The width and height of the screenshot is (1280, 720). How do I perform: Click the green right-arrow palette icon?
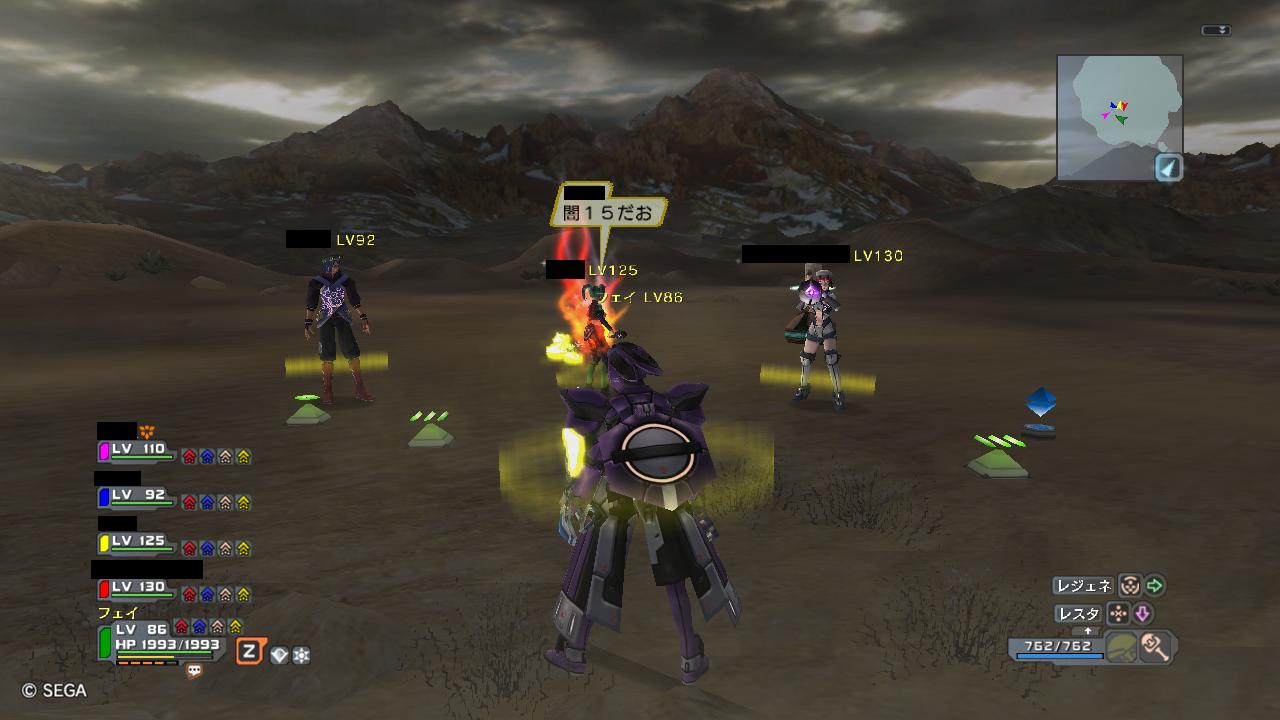pyautogui.click(x=1155, y=586)
